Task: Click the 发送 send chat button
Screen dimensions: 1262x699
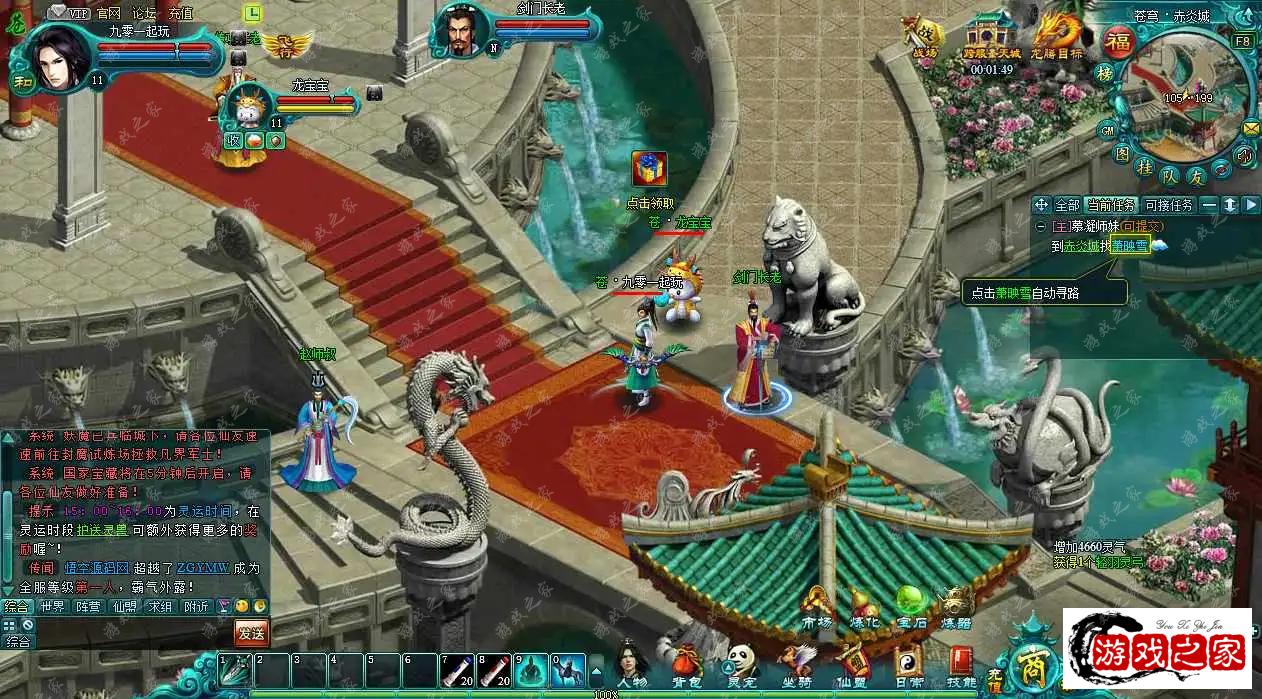Action: [x=251, y=632]
